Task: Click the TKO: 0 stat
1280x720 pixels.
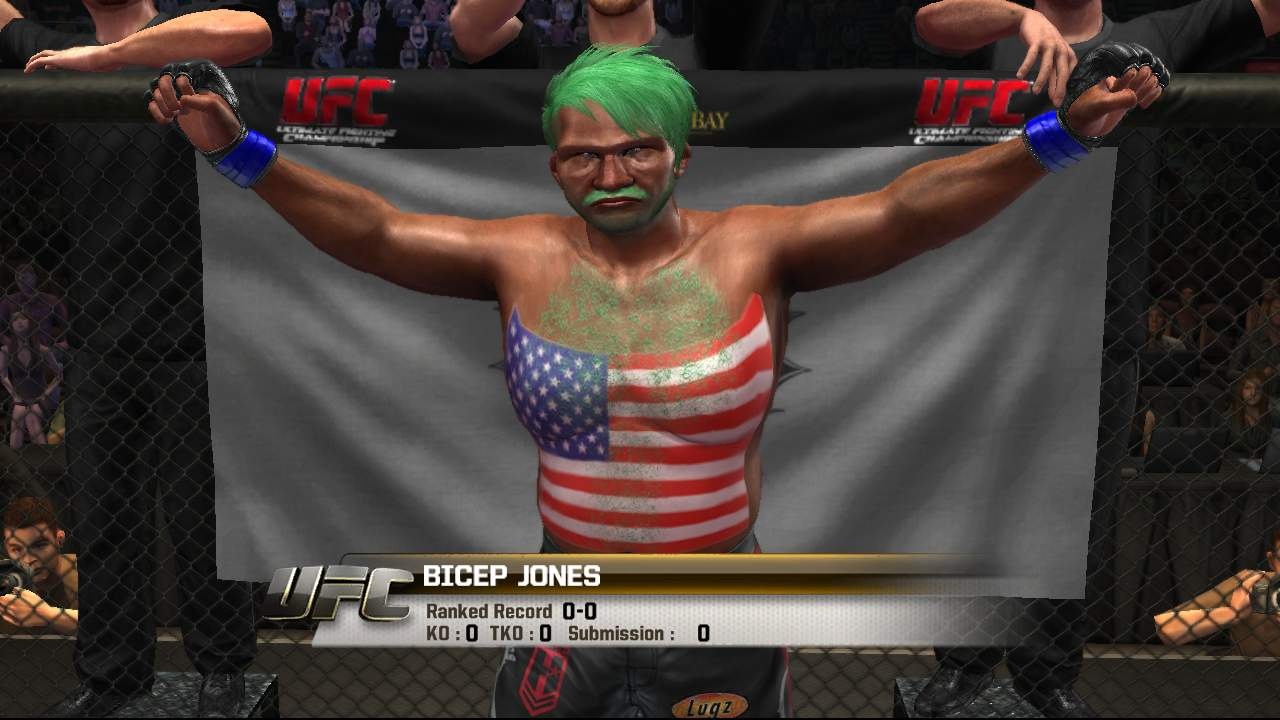Action: pos(521,632)
